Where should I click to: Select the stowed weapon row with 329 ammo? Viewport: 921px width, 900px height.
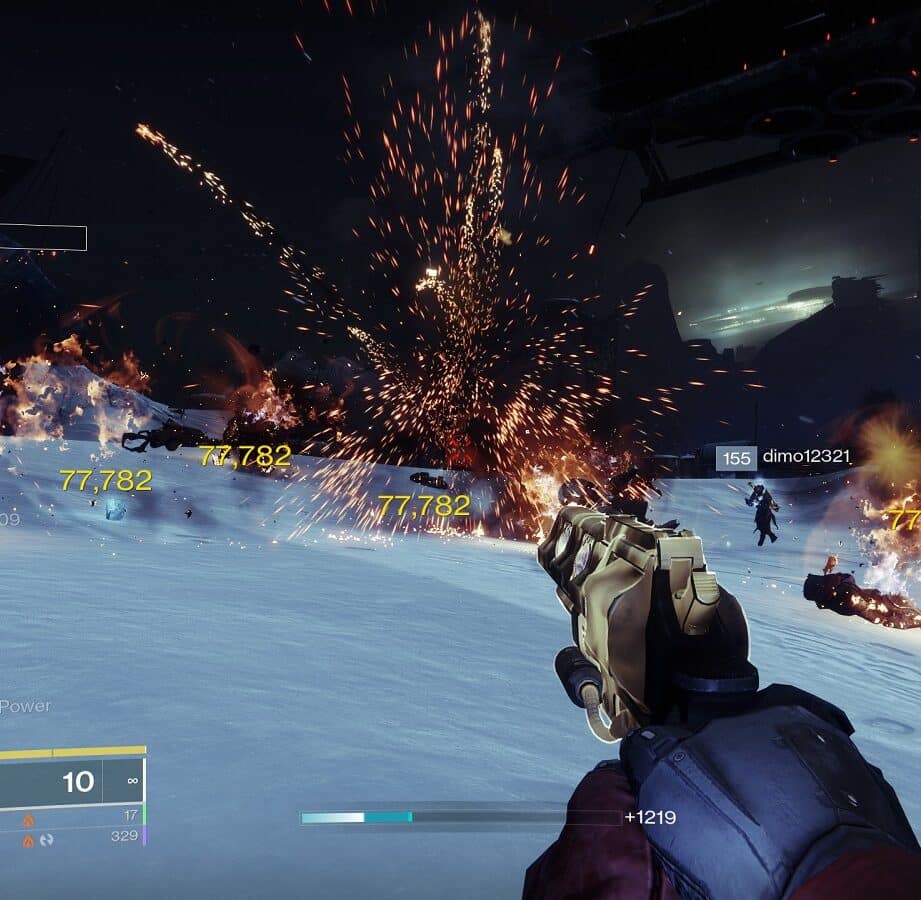pyautogui.click(x=75, y=836)
